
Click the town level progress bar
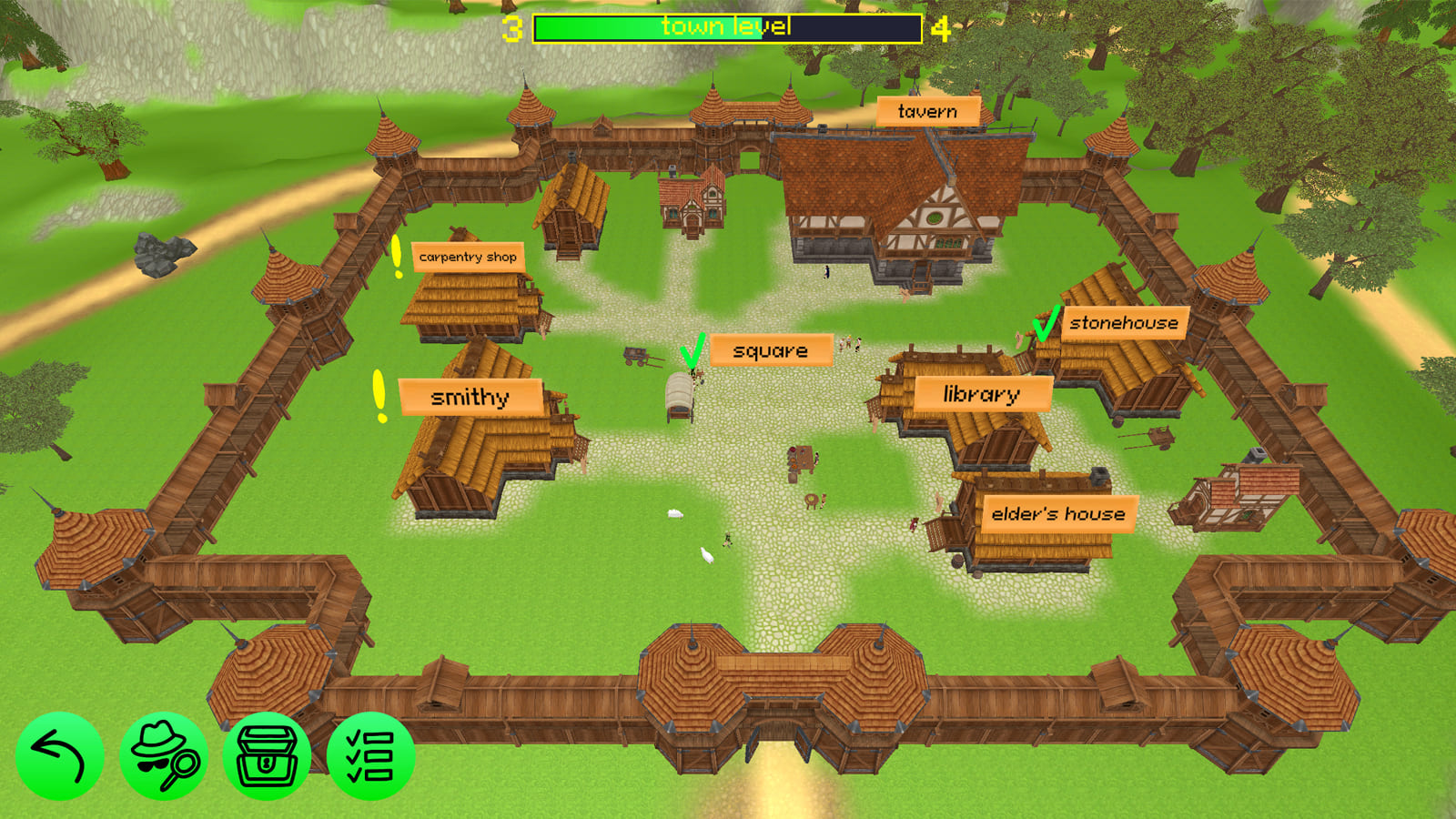point(728,26)
